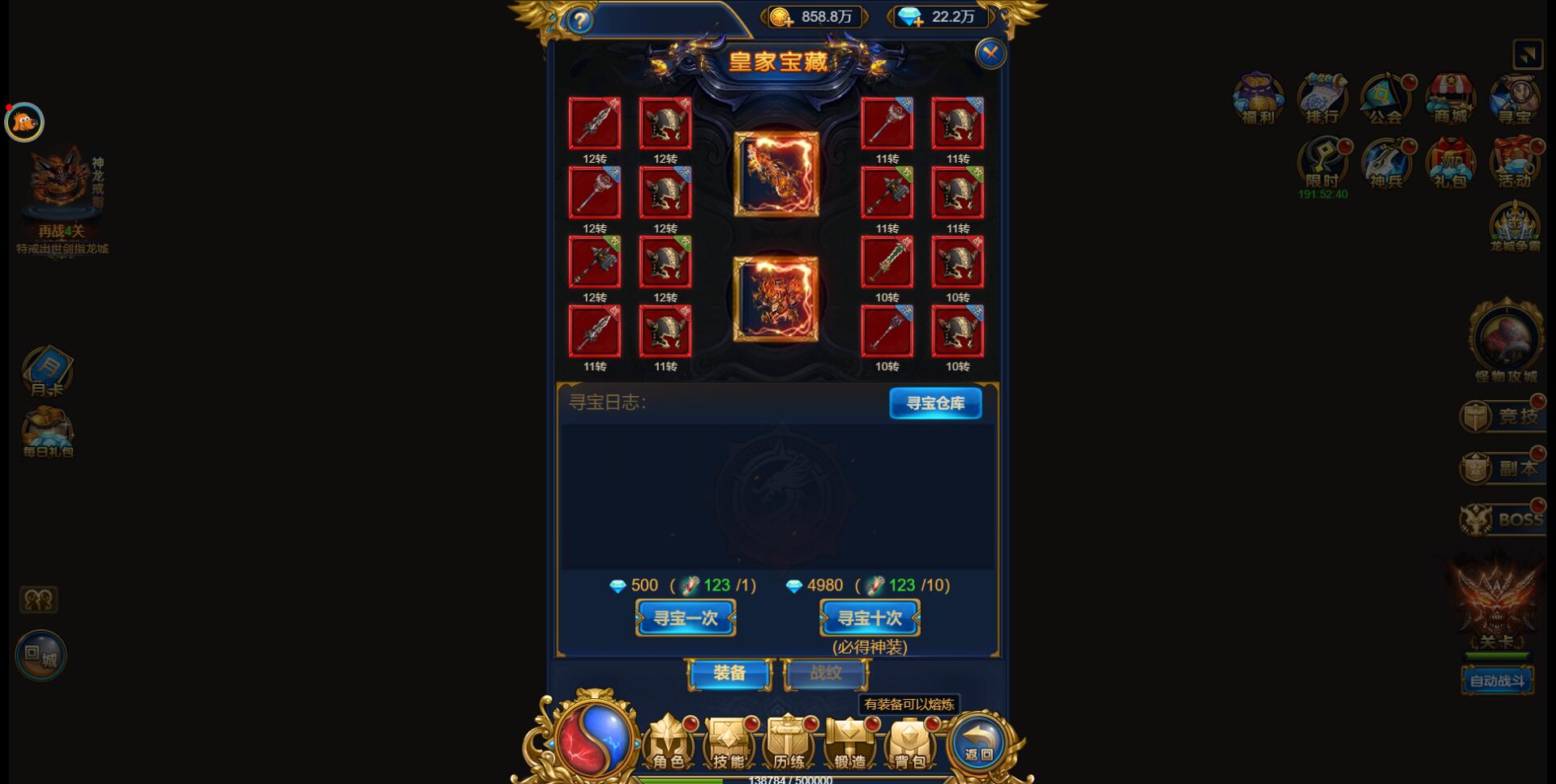This screenshot has height=784, width=1556.
Task: Click the 寻宝十次 ten-draw button
Action: 869,617
